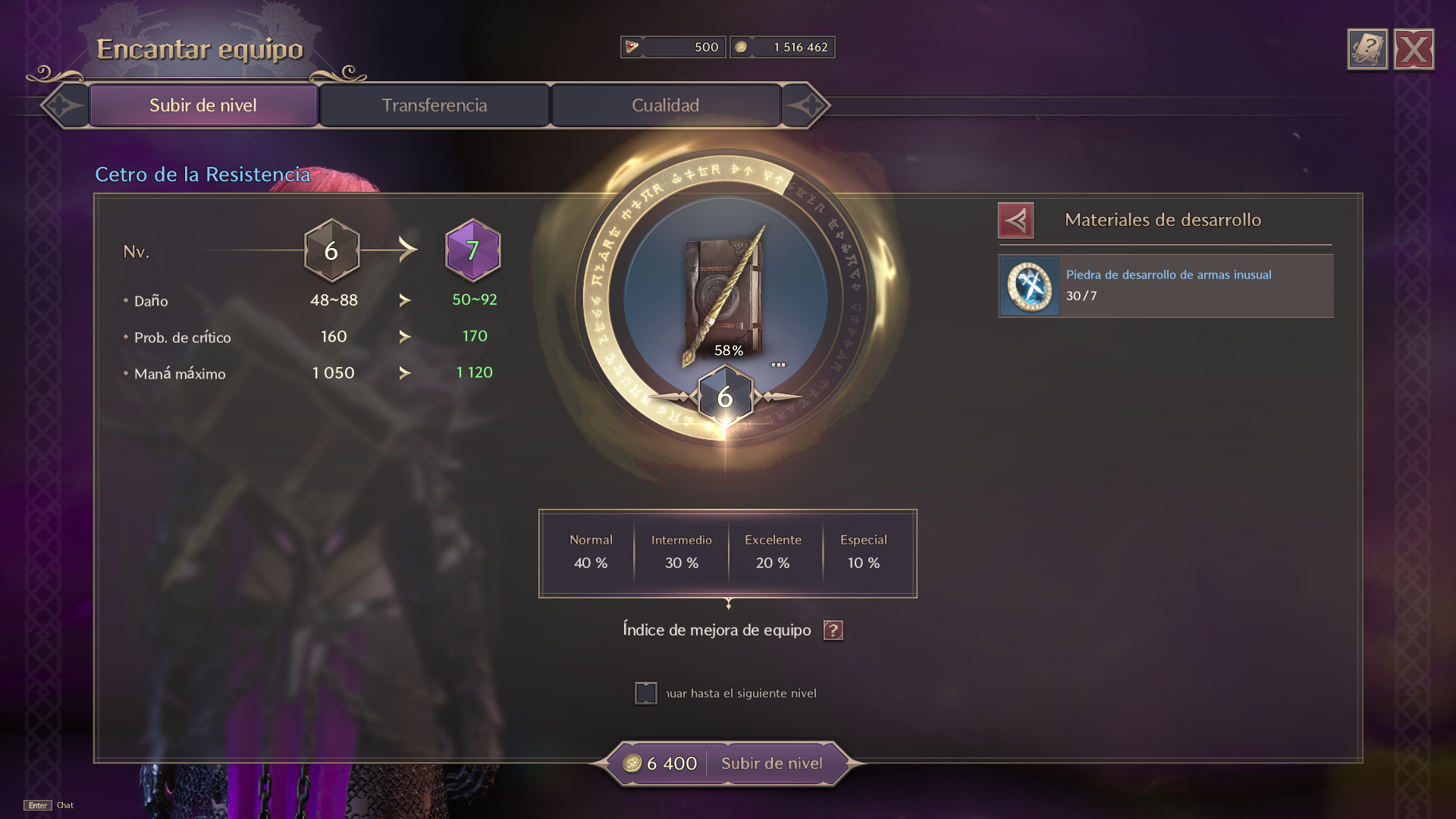Image resolution: width=1456 pixels, height=819 pixels.
Task: Close the Encantar equipo window
Action: click(1414, 50)
